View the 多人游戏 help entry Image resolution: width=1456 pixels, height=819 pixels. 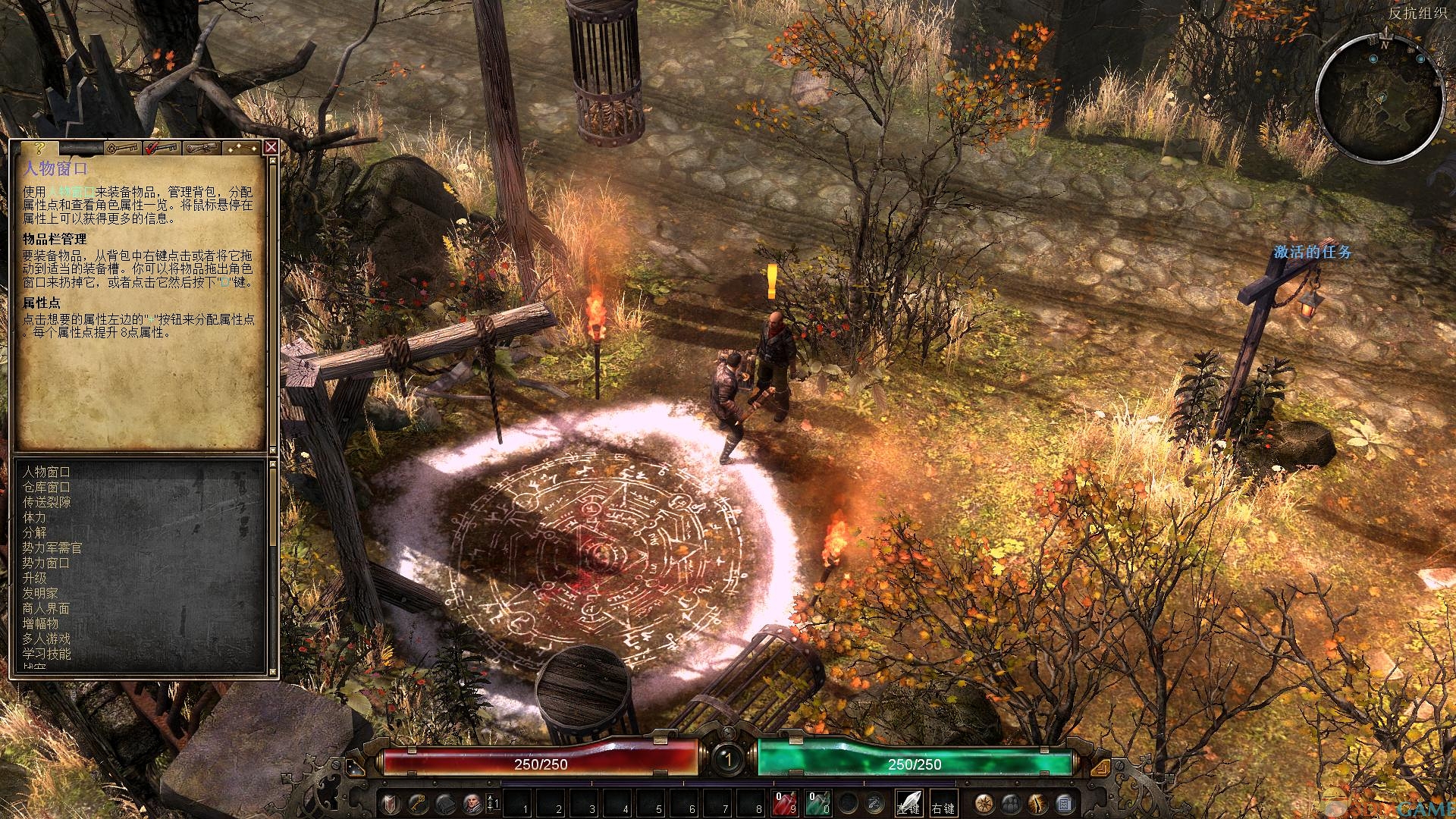click(46, 639)
